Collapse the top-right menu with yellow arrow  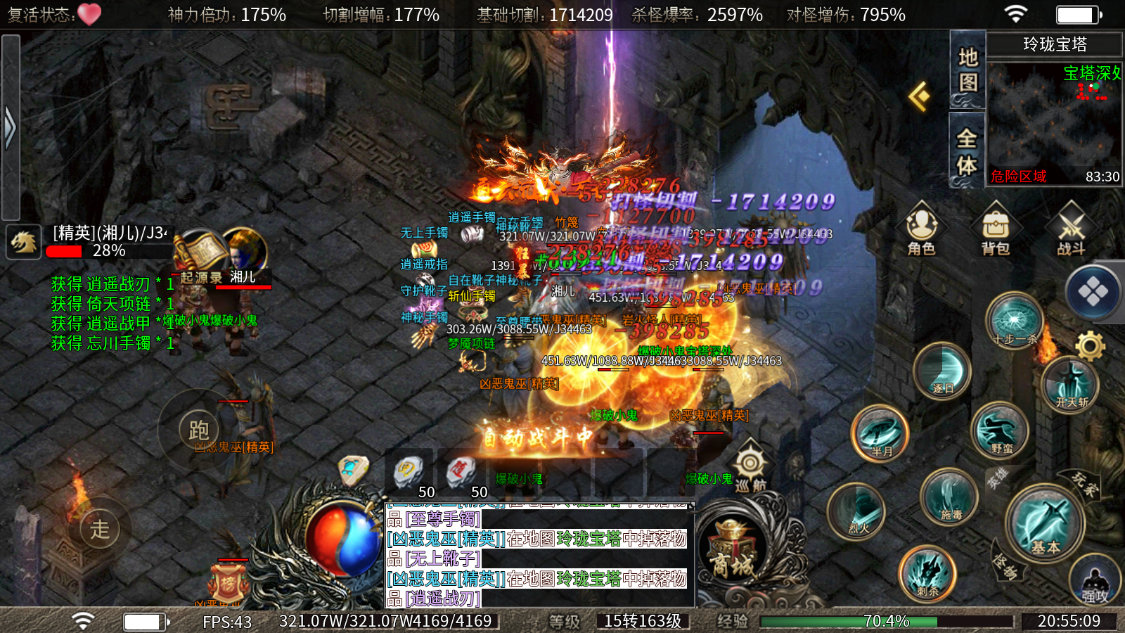(x=919, y=95)
